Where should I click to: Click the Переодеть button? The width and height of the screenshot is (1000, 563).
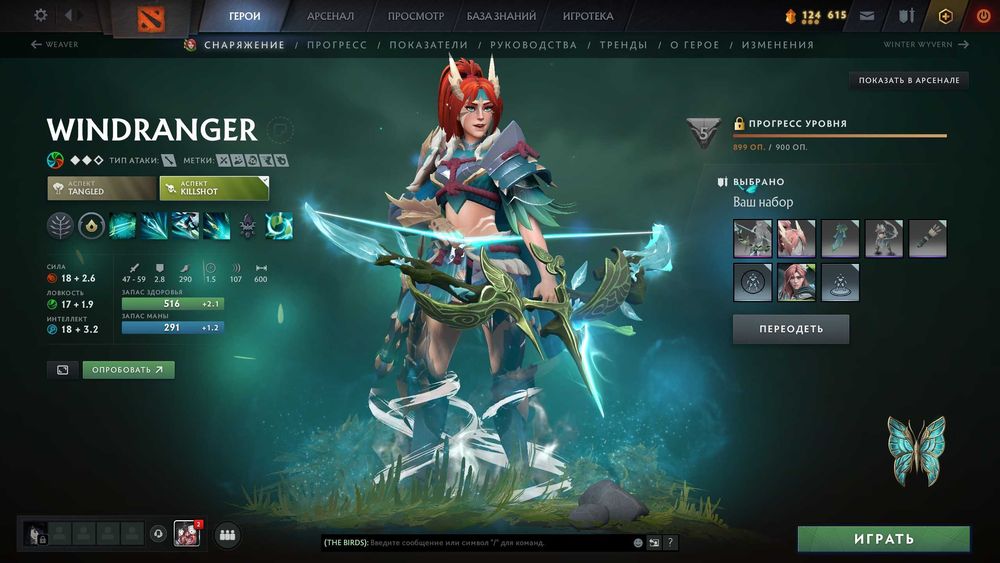click(x=791, y=329)
